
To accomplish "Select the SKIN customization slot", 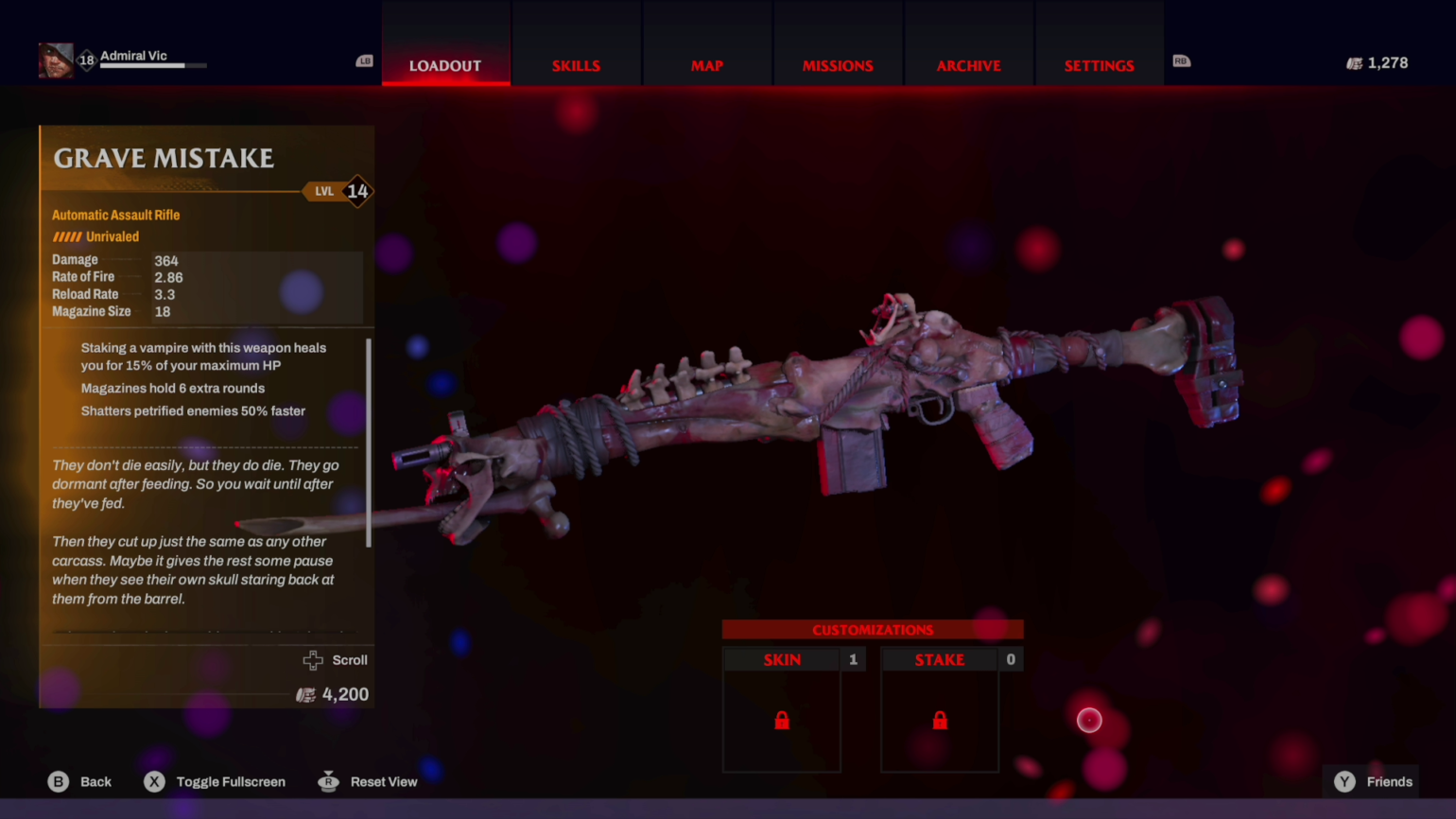I will pos(782,659).
